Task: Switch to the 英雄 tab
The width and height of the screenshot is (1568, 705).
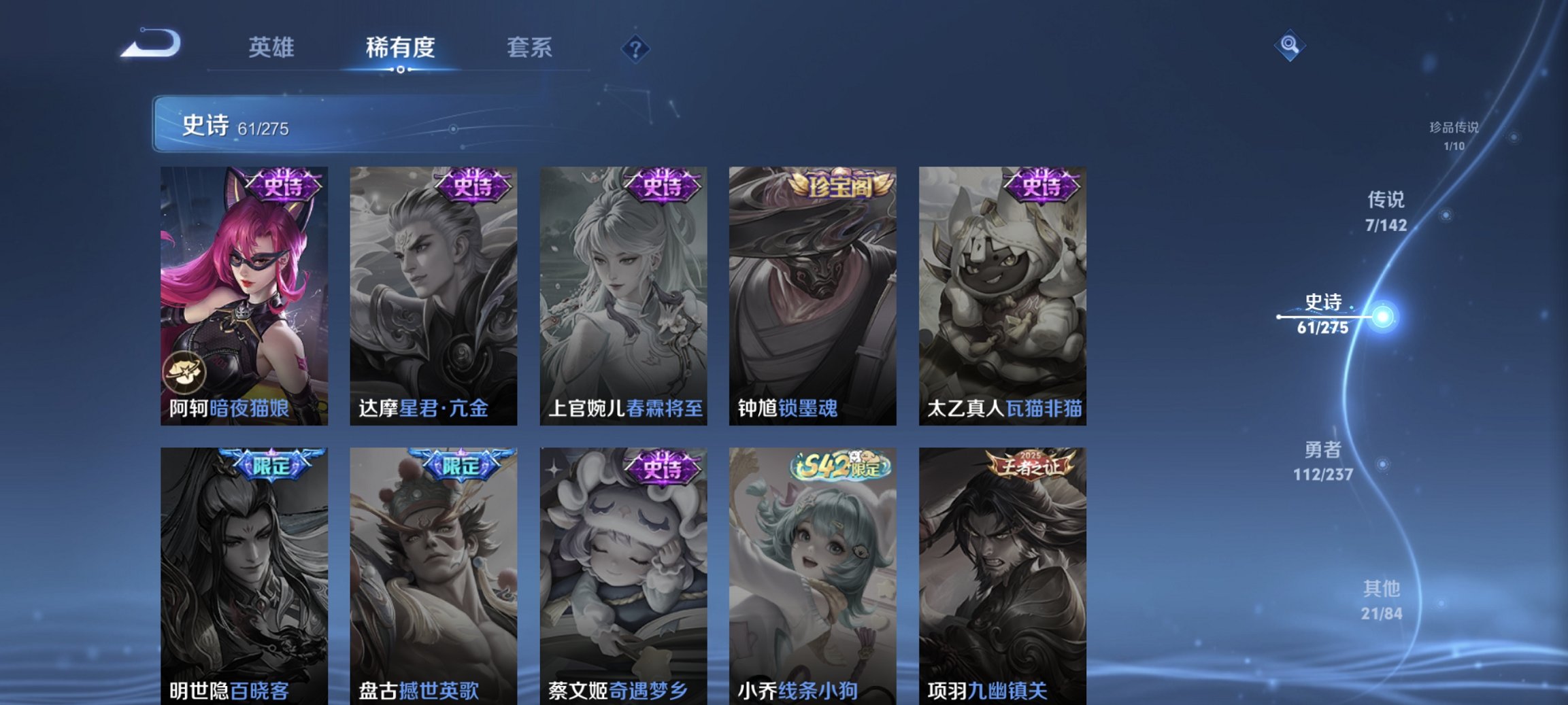Action: [x=272, y=48]
